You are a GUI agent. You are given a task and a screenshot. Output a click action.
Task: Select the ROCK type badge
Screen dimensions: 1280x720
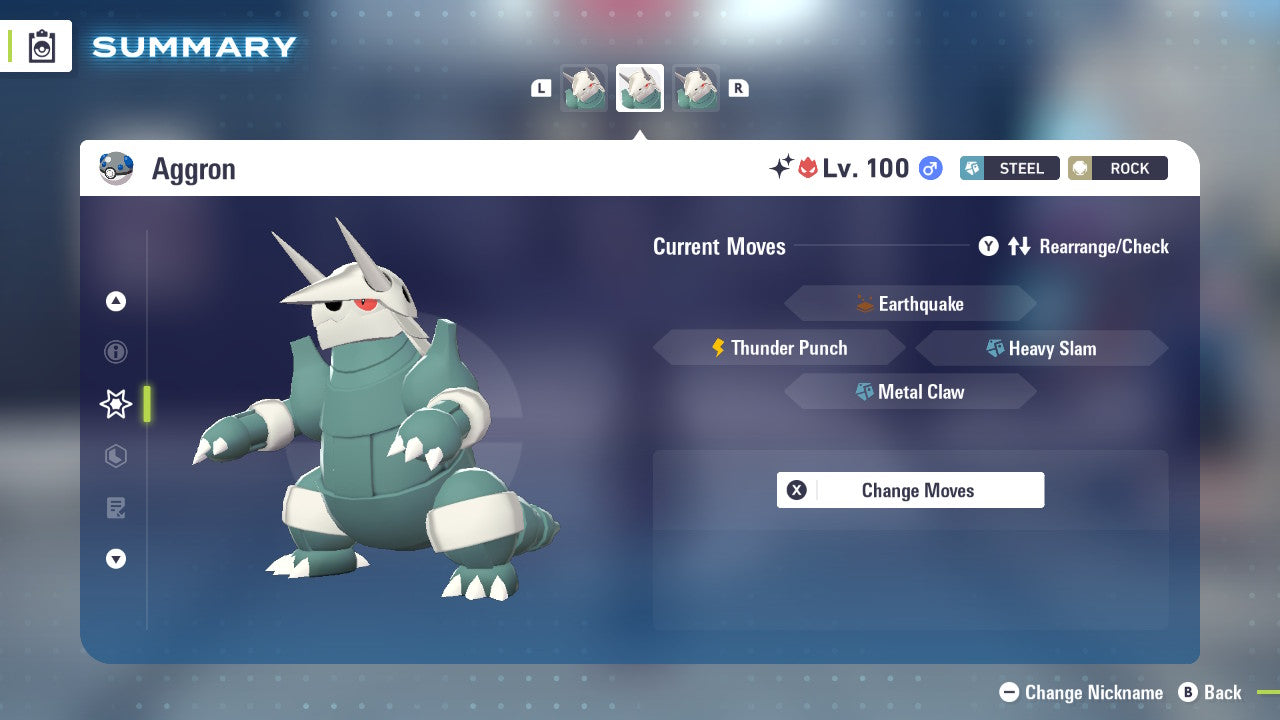tap(1117, 168)
